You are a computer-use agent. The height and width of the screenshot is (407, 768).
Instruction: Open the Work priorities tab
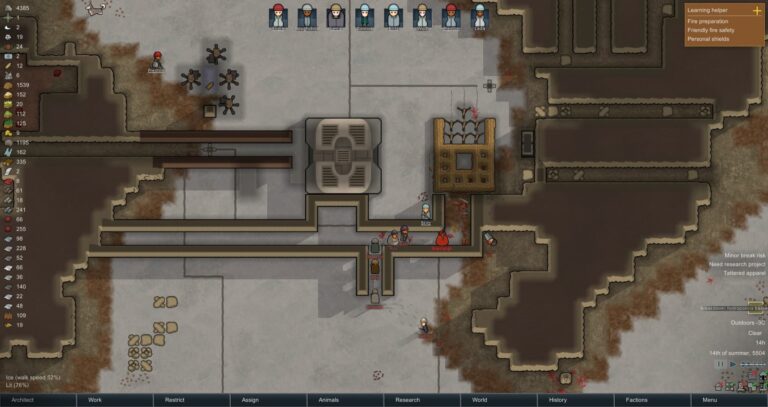tap(96, 400)
